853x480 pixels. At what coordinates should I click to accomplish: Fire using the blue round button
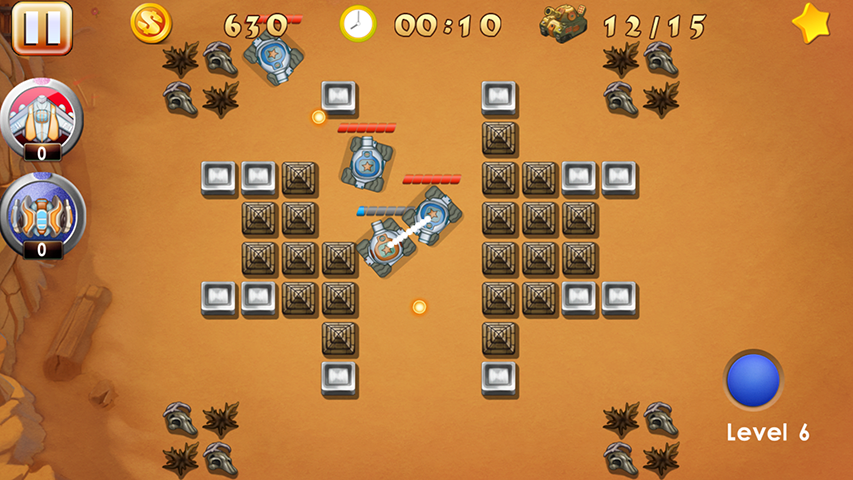pos(752,380)
